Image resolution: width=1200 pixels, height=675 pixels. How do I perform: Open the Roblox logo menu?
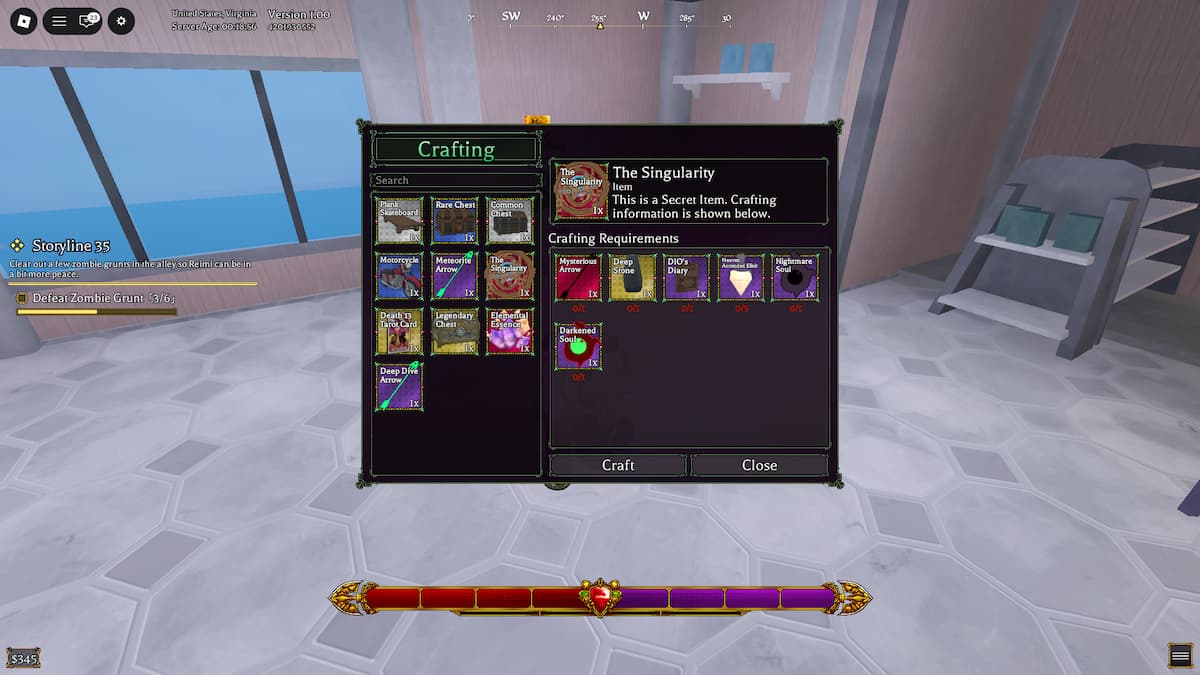23,20
